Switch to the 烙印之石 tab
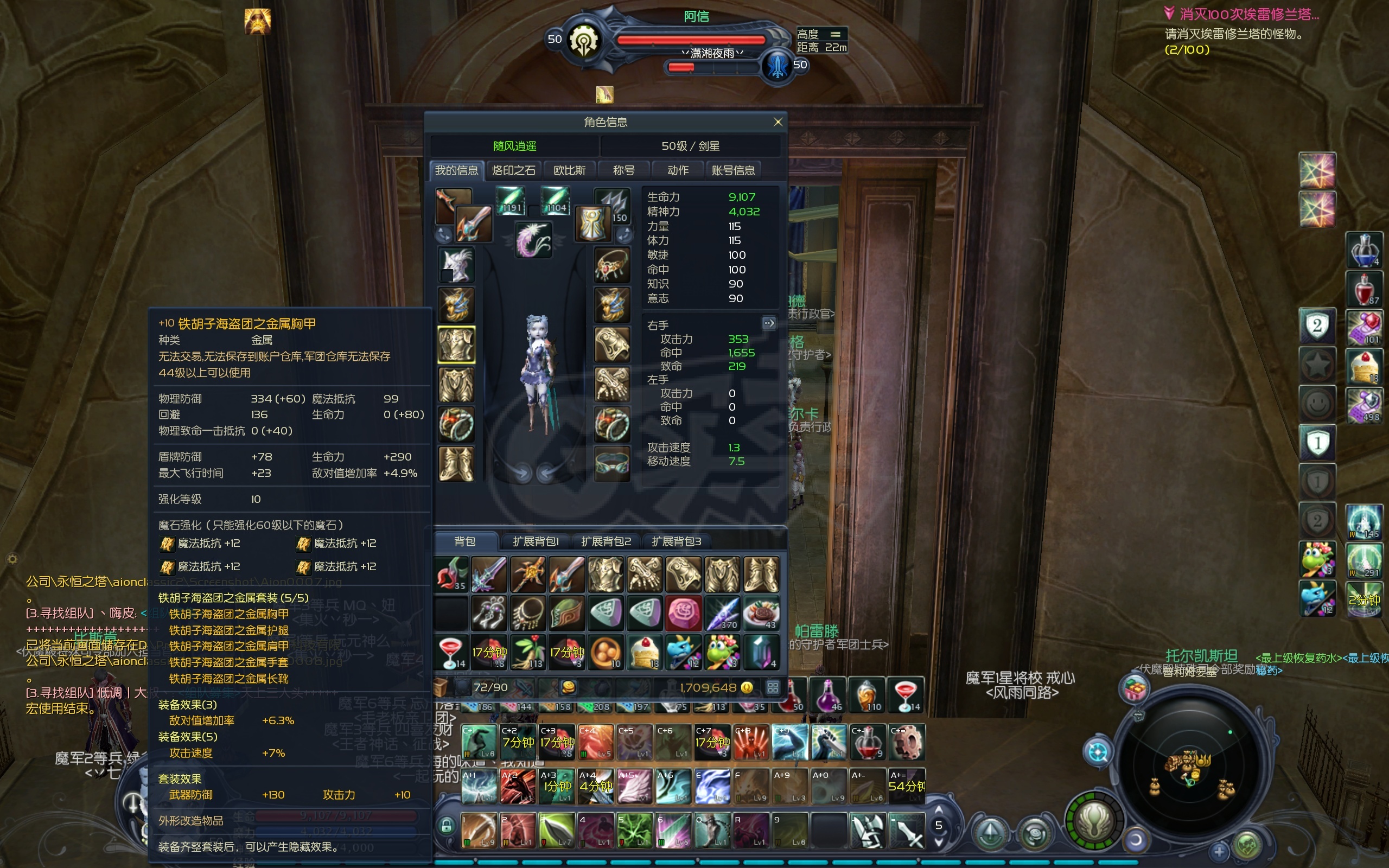Viewport: 1389px width, 868px height. point(513,170)
